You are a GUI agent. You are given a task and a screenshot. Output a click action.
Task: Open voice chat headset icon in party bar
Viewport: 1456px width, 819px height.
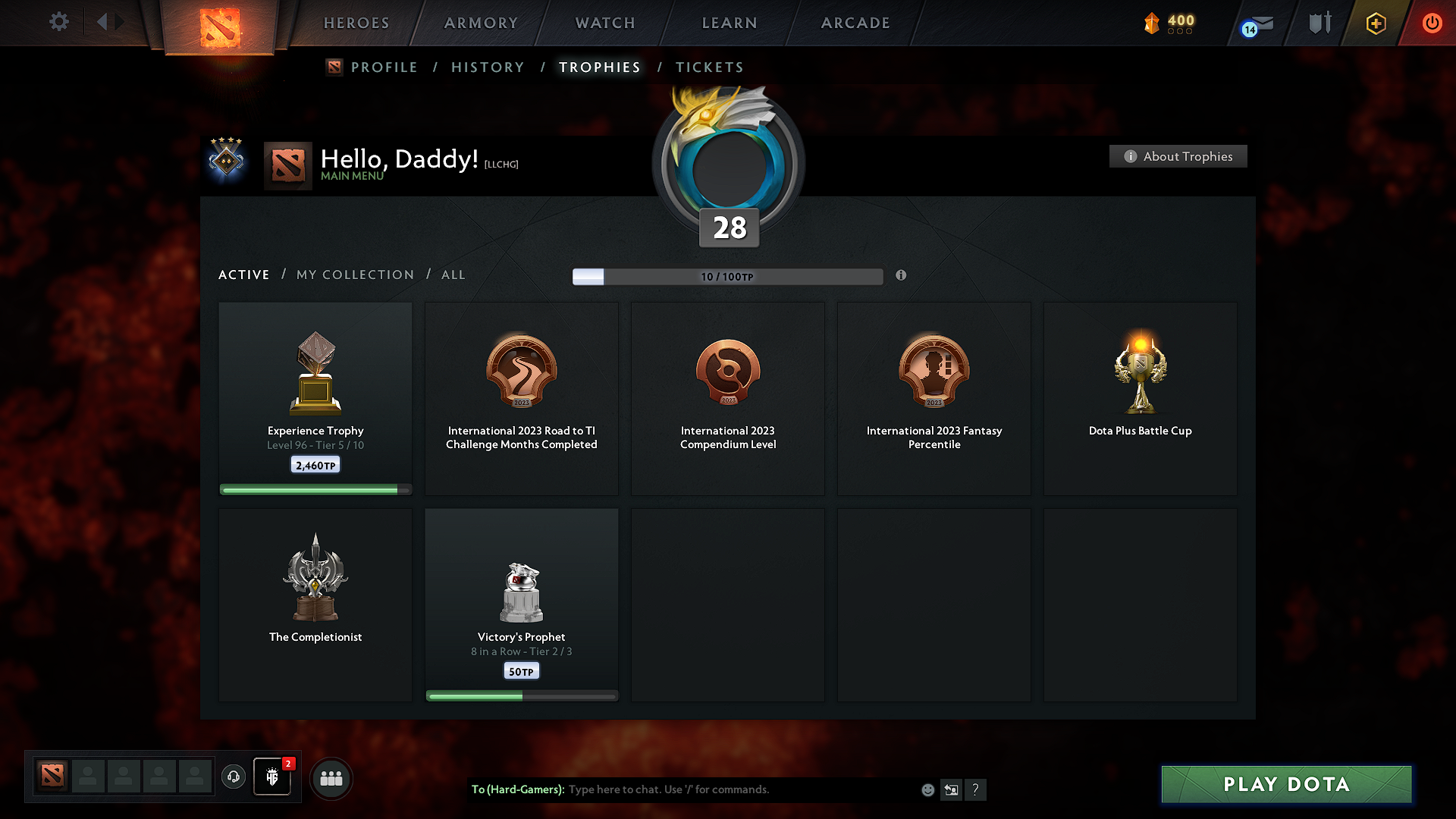233,777
